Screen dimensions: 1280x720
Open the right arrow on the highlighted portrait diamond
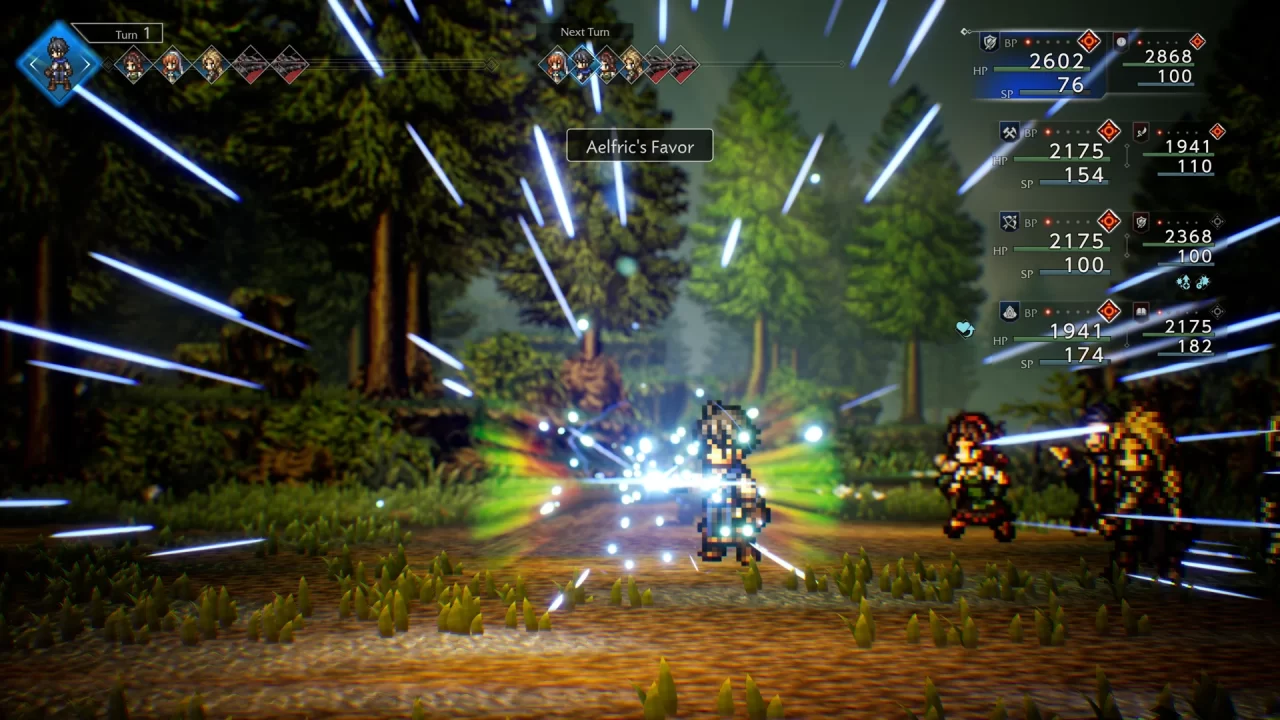[88, 64]
